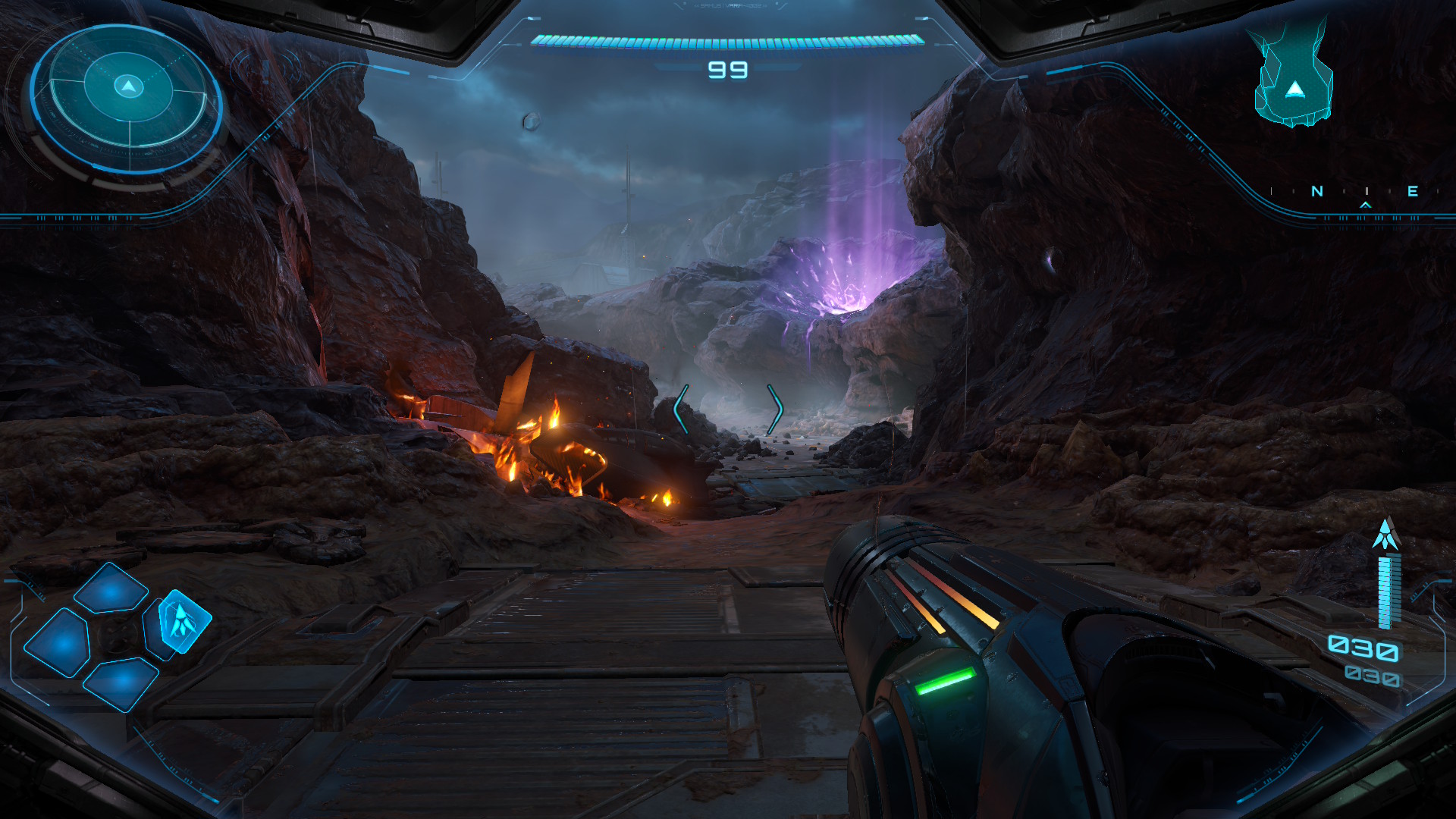This screenshot has width=1456, height=819.
Task: Select the missile icon above the ammo gauge
Action: 1385,535
